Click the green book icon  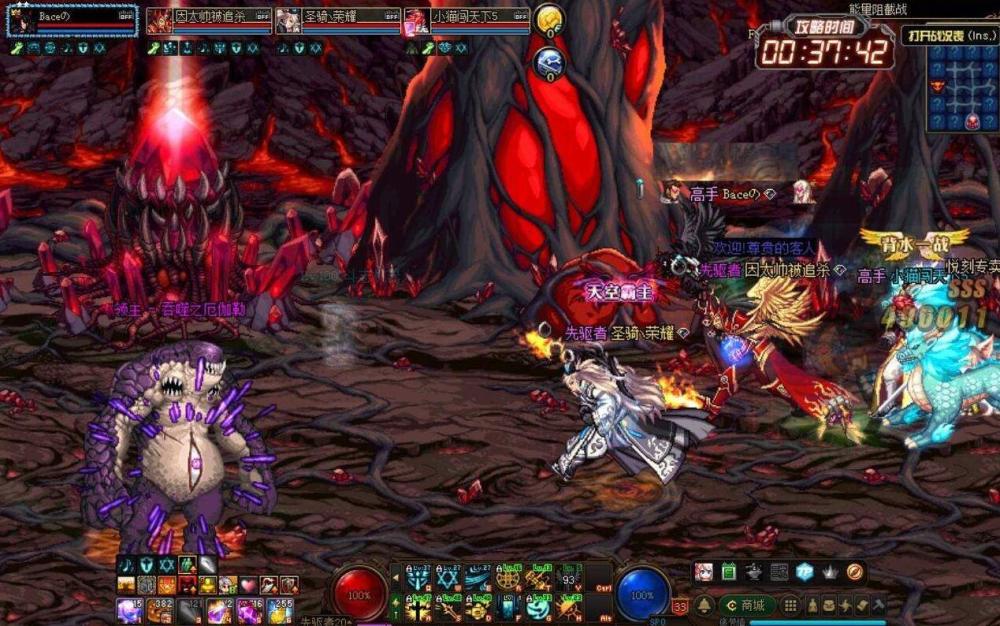click(x=729, y=572)
